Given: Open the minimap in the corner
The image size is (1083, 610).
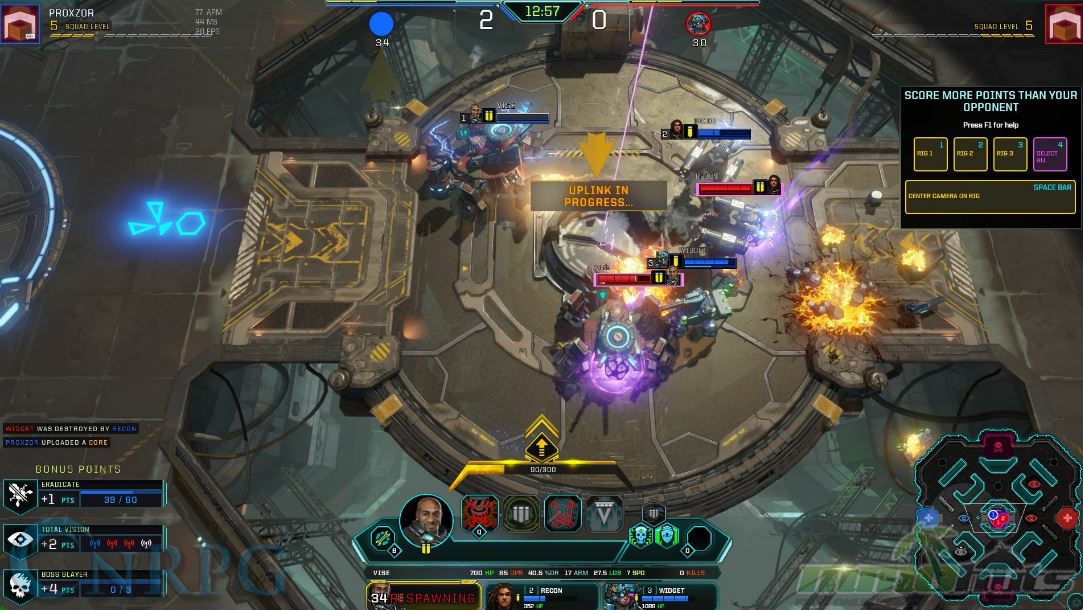Looking at the screenshot, I should 997,516.
